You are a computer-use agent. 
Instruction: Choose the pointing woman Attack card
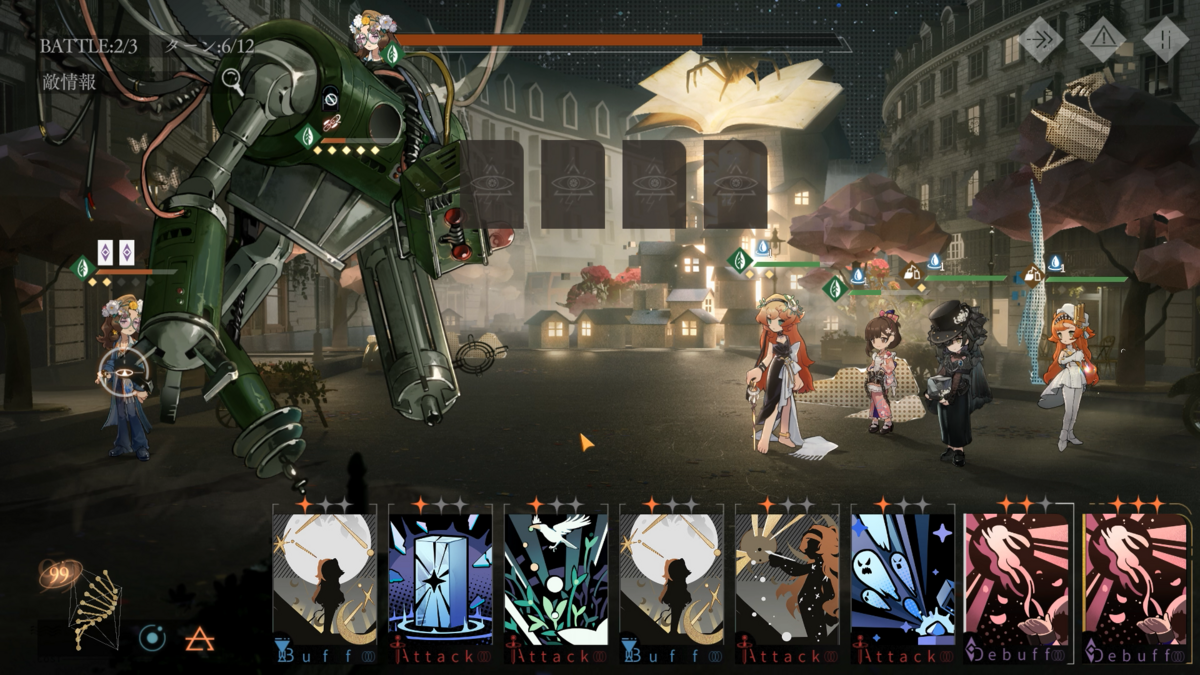pyautogui.click(x=787, y=582)
